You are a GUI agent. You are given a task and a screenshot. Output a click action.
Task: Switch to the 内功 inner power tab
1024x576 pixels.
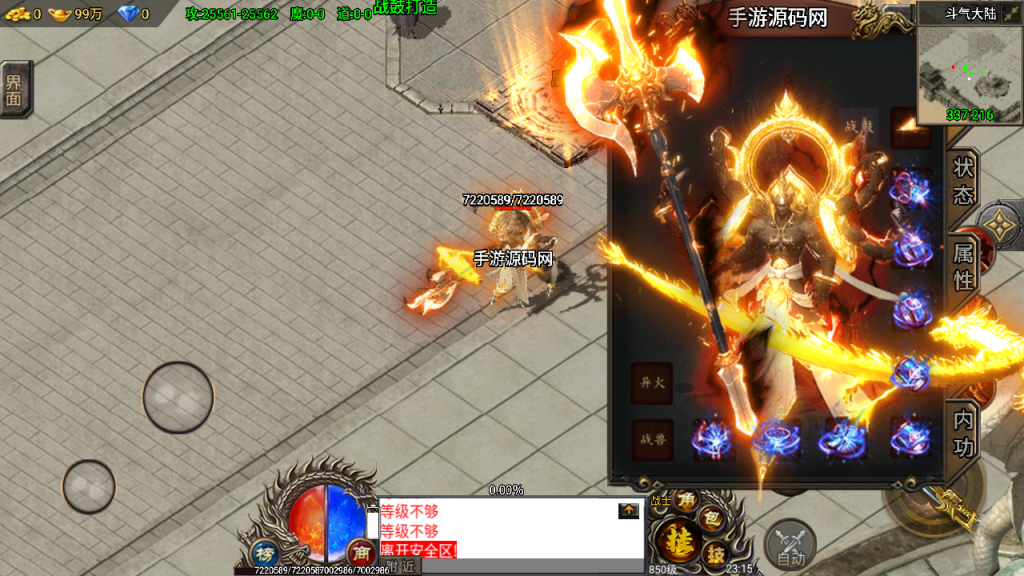[x=964, y=434]
